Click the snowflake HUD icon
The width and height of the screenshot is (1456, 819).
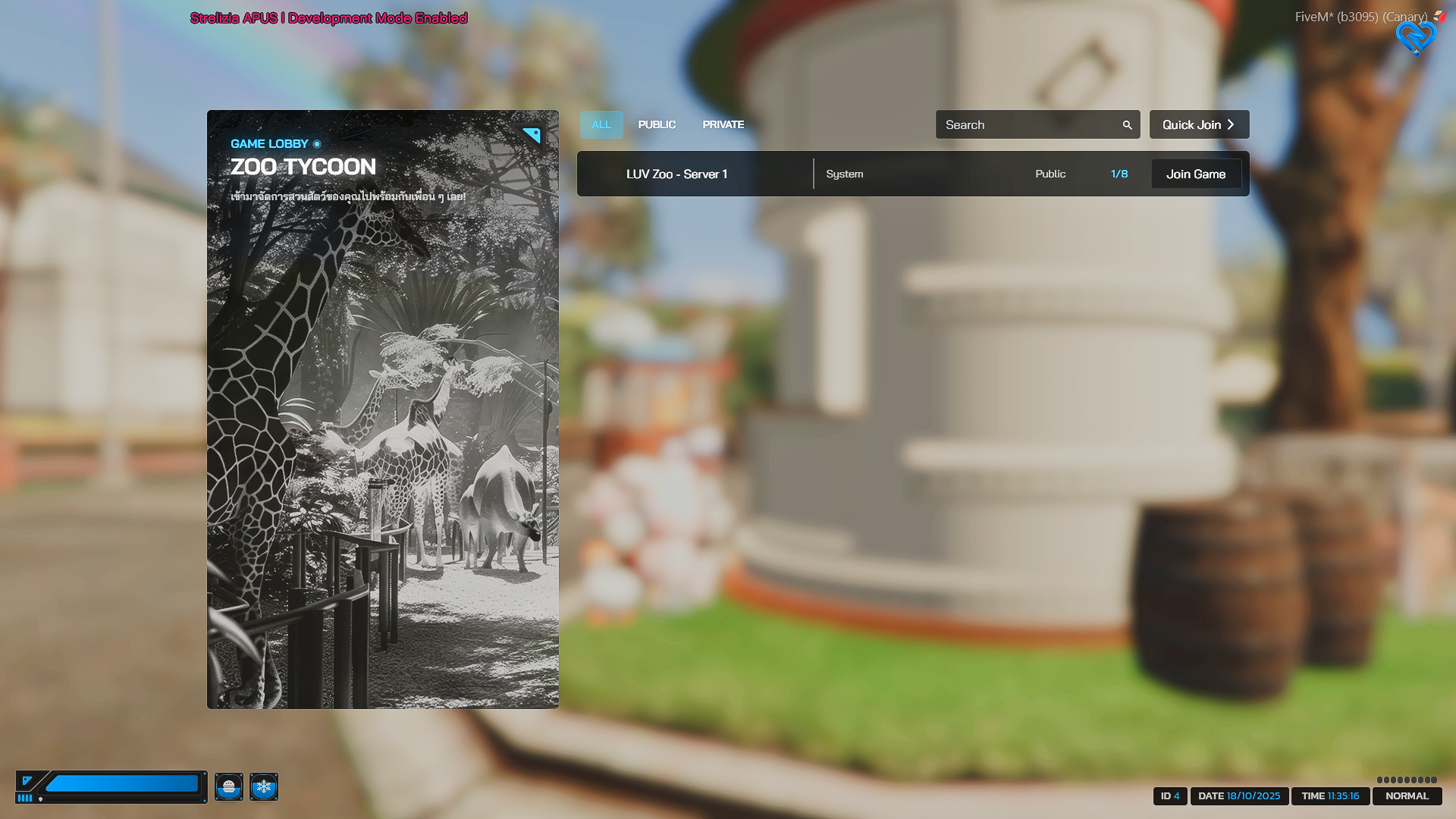264,787
